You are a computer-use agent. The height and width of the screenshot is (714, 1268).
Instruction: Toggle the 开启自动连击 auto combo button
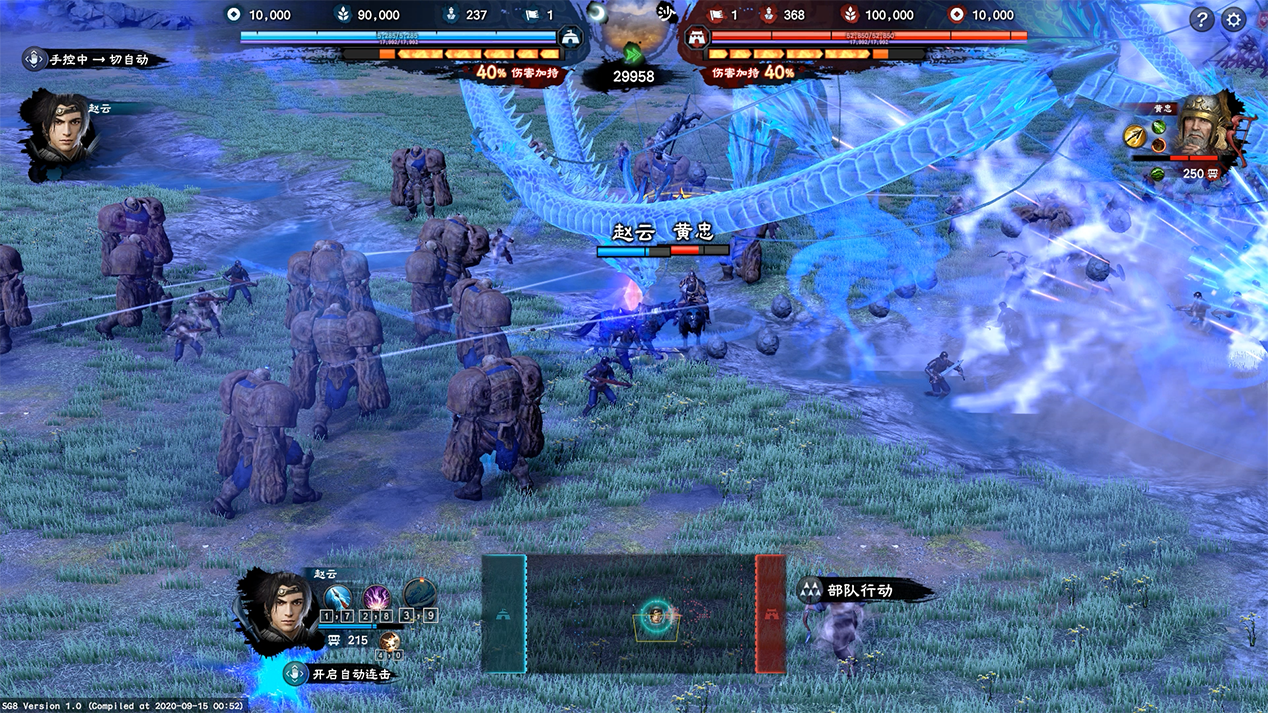338,674
